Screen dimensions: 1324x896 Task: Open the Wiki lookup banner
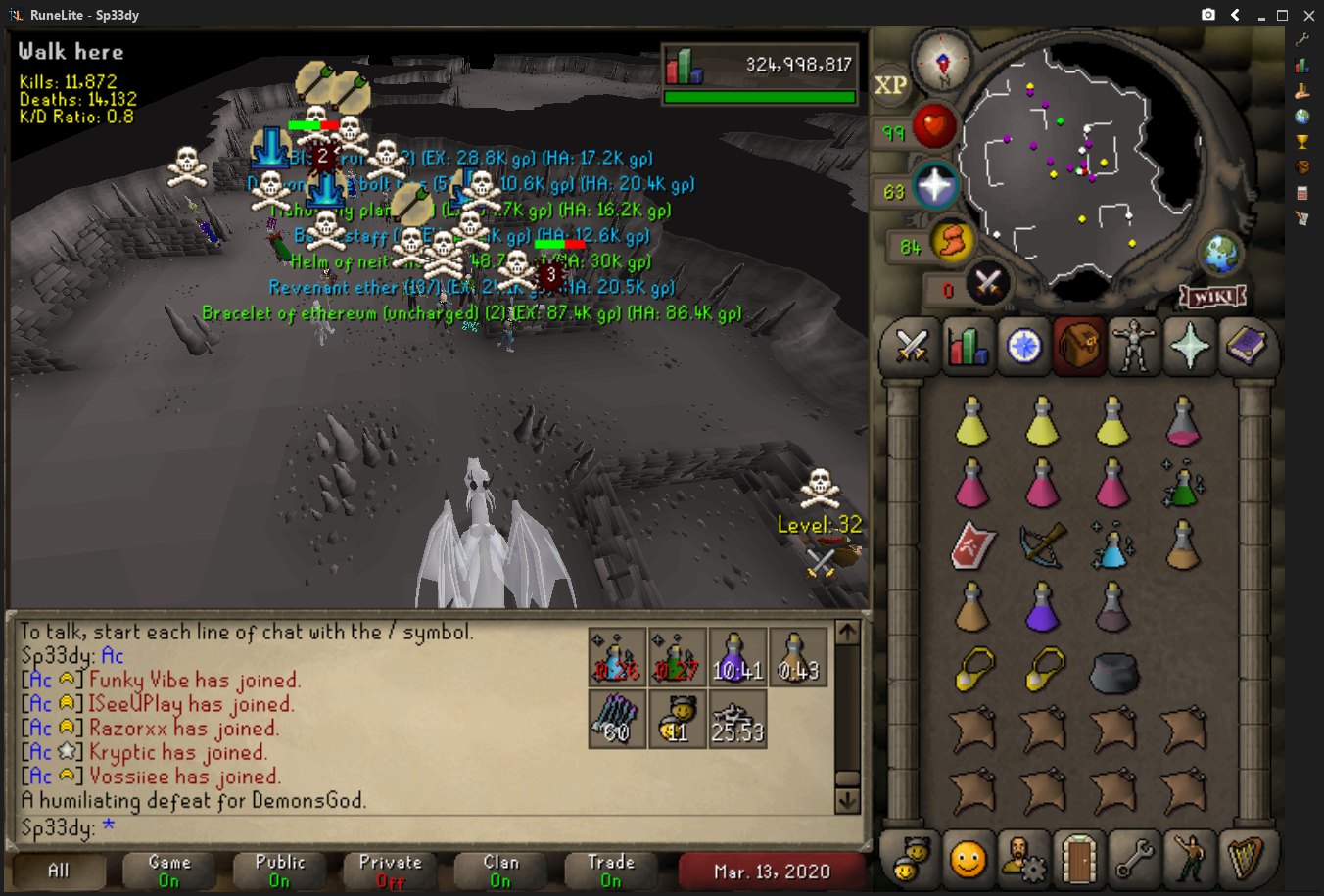1212,296
